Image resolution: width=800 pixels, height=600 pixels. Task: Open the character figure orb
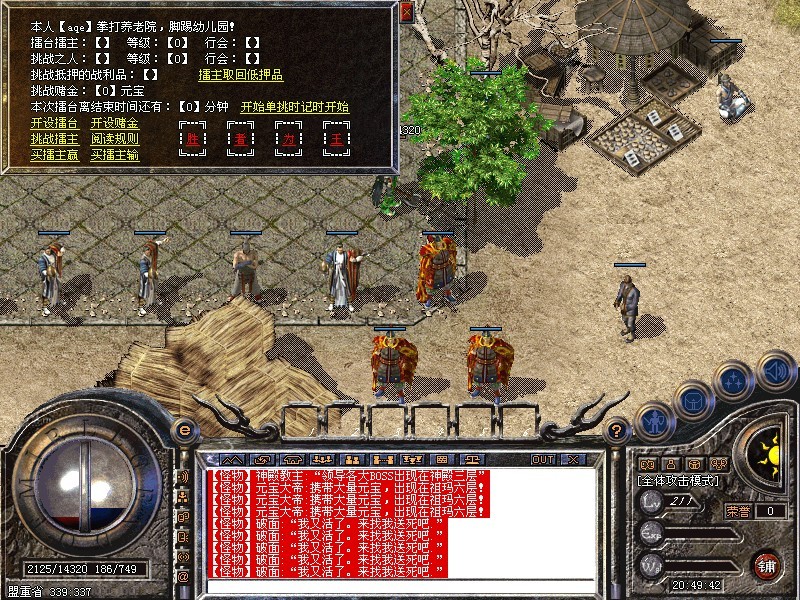(x=654, y=421)
